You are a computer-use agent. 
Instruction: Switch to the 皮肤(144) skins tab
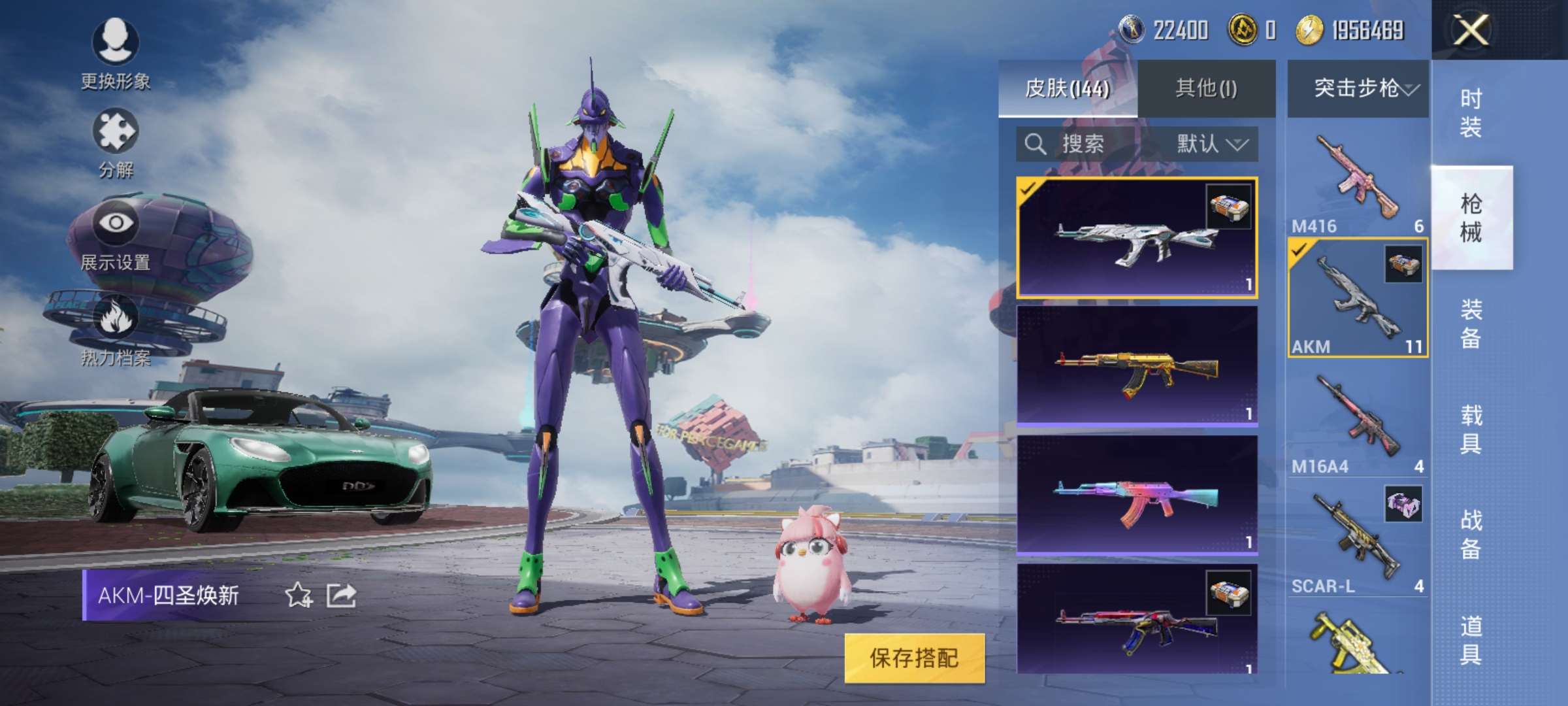click(1068, 88)
